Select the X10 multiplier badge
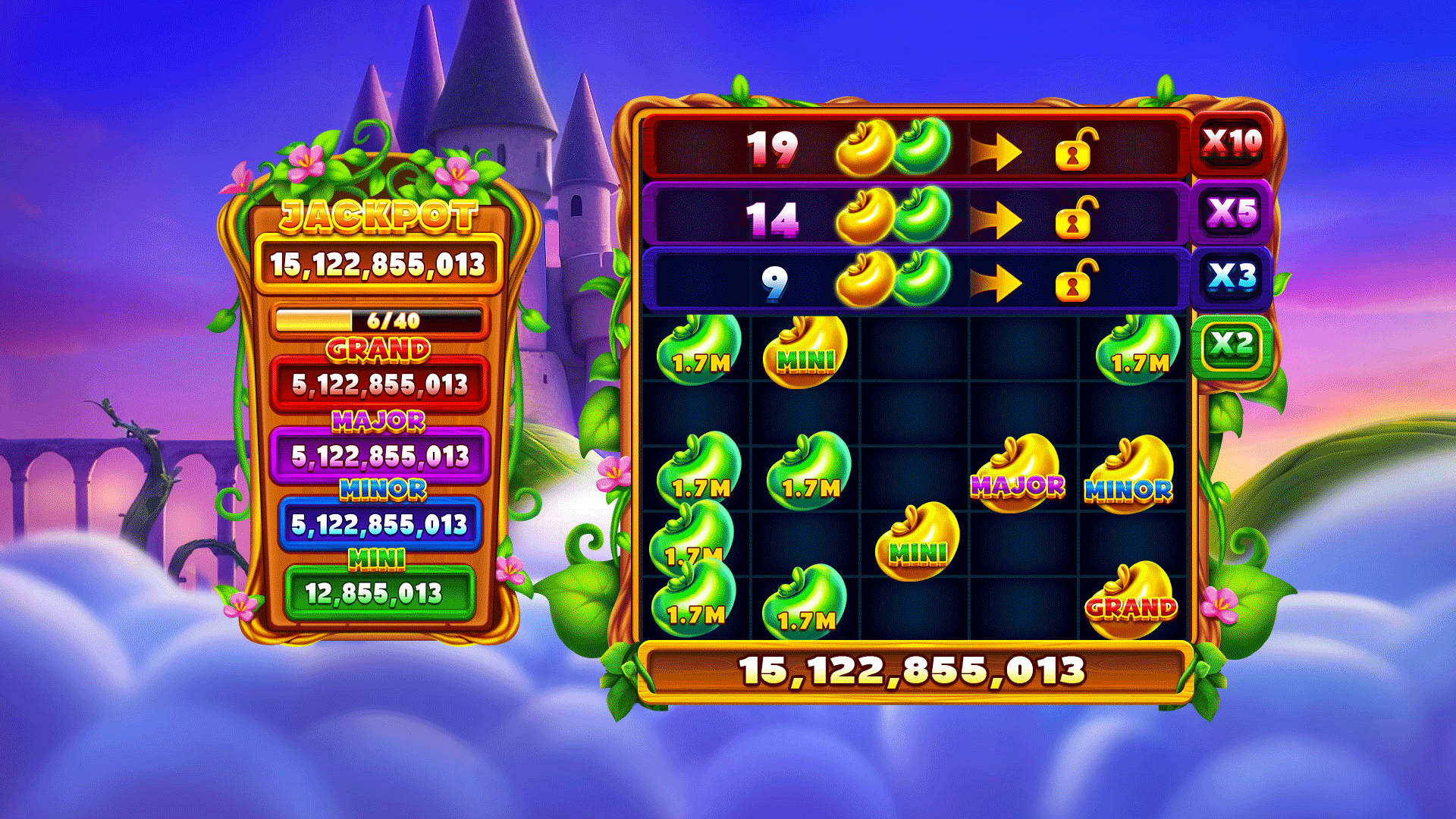The image size is (1456, 819). pos(1232,143)
